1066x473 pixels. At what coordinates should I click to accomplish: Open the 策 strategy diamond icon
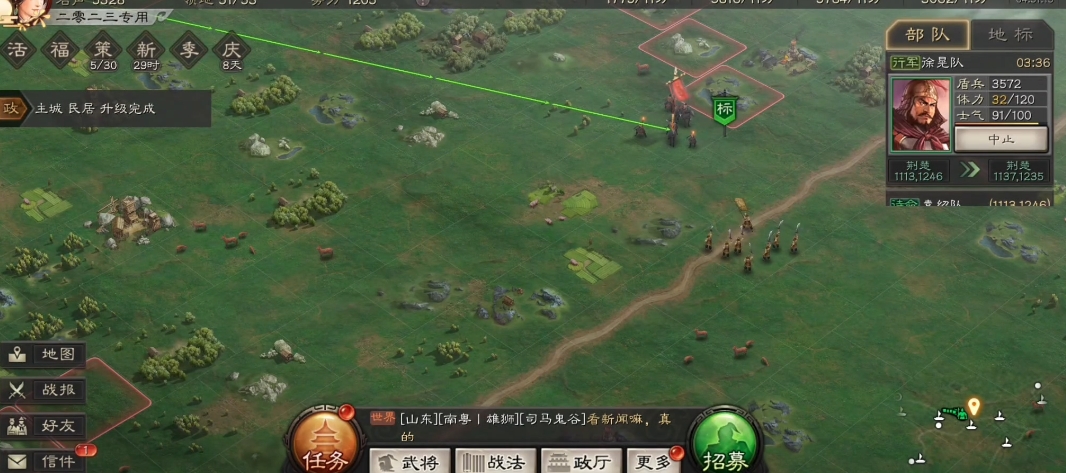point(104,50)
